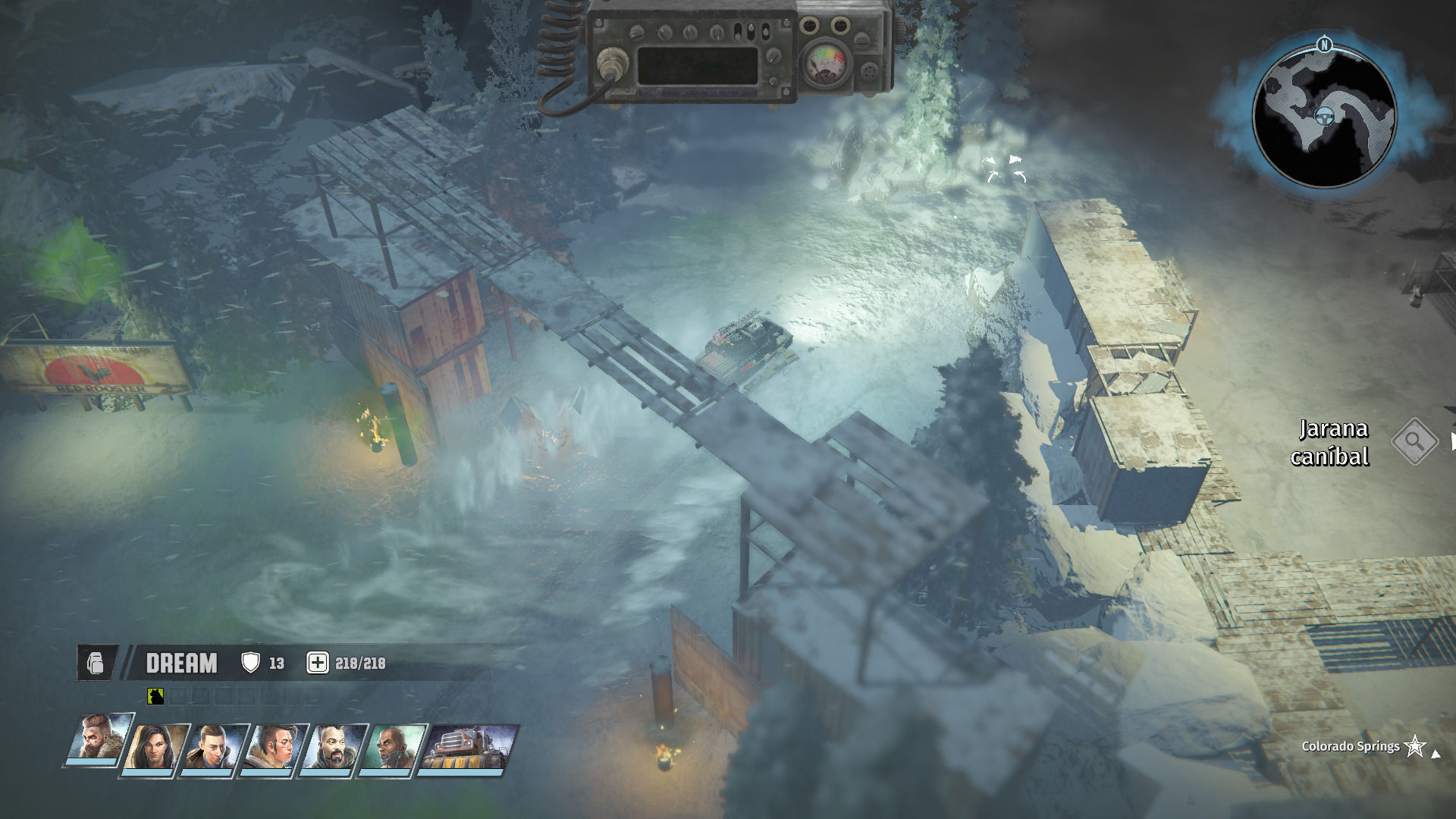Select the red-bearded ranger portrait

(100, 741)
